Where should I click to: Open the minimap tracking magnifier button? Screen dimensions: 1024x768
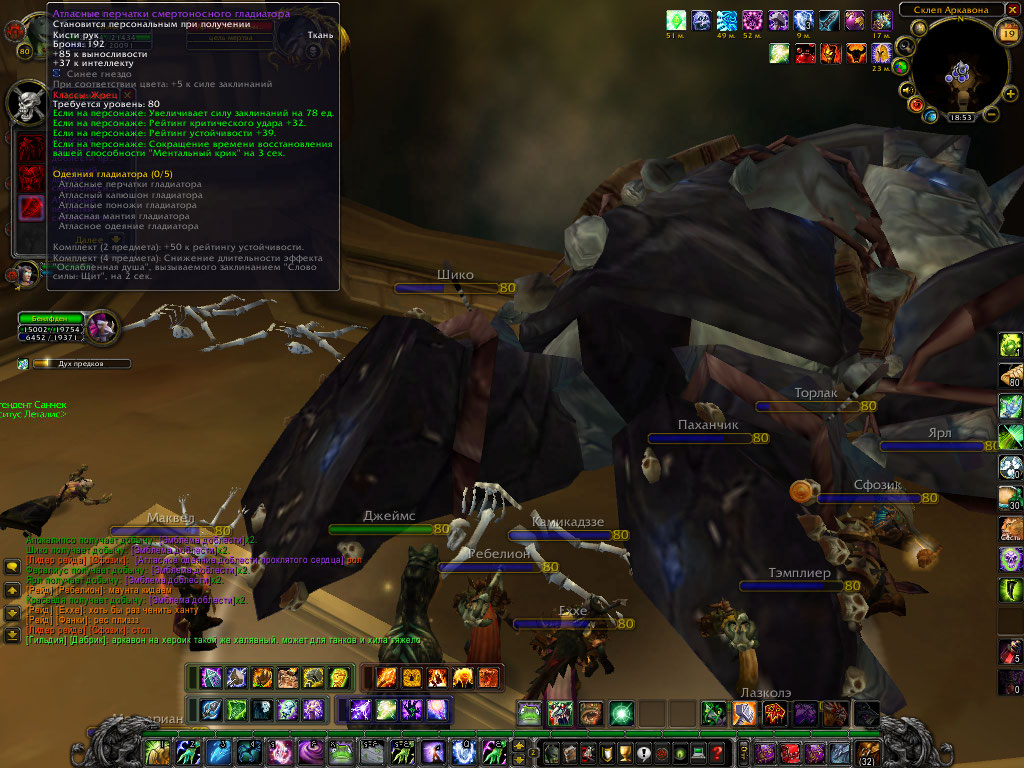905,46
